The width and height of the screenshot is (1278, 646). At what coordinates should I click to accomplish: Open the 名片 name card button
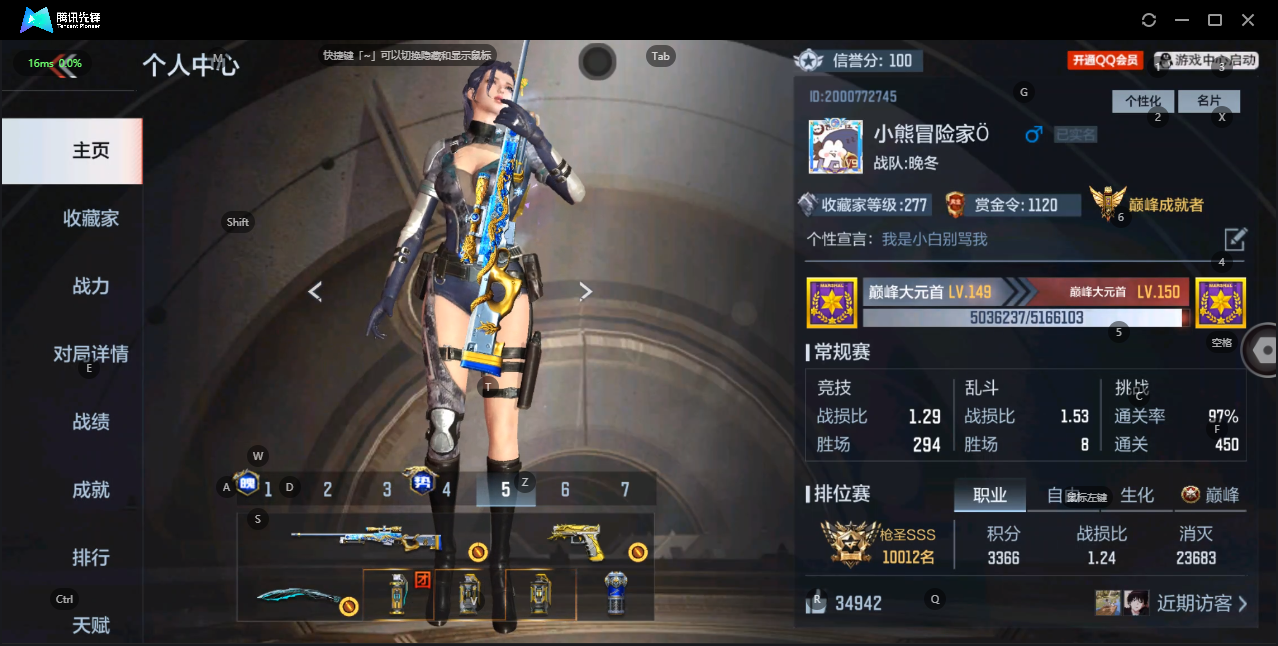pyautogui.click(x=1209, y=101)
